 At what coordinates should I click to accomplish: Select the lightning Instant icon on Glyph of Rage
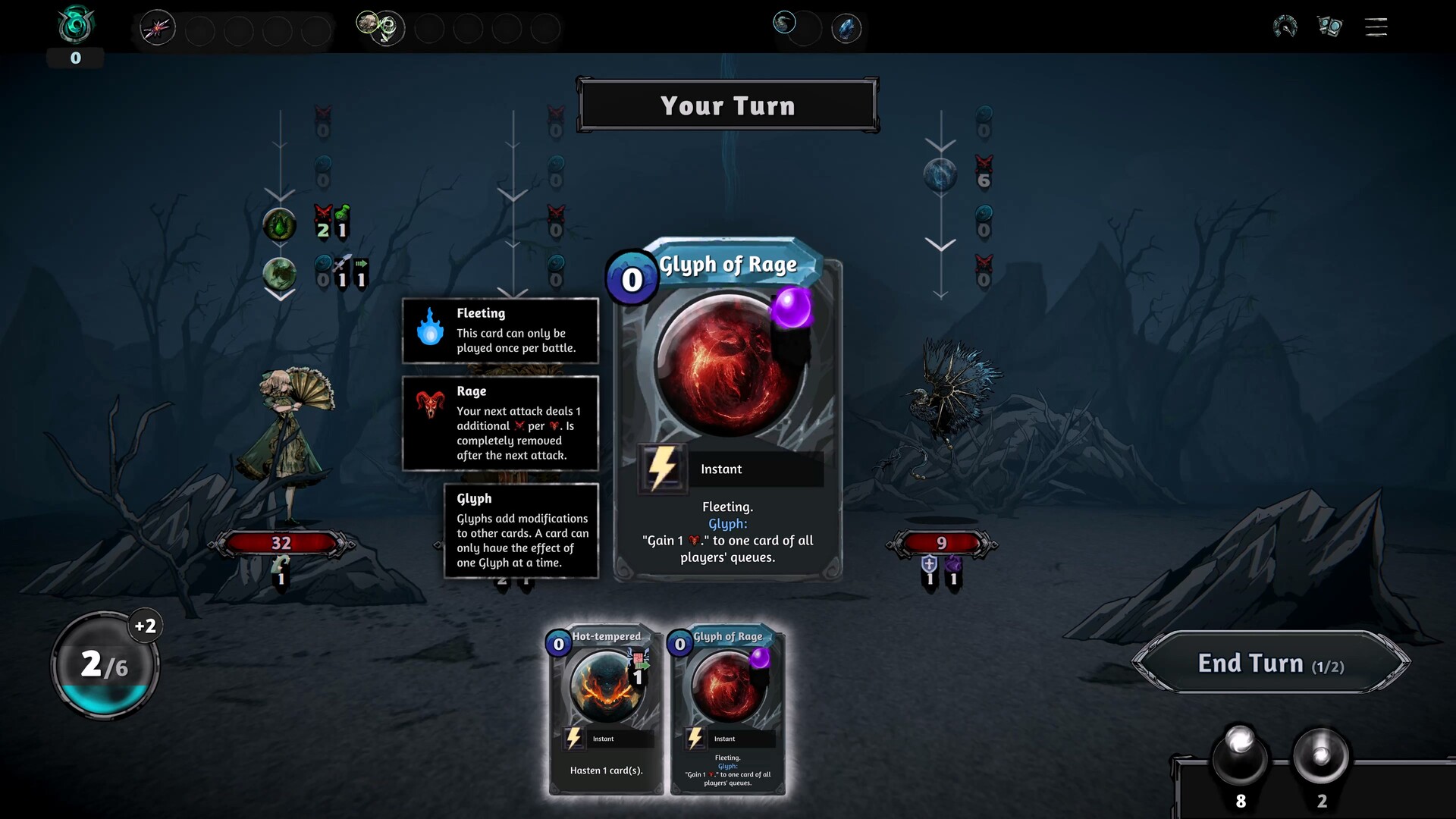click(662, 469)
